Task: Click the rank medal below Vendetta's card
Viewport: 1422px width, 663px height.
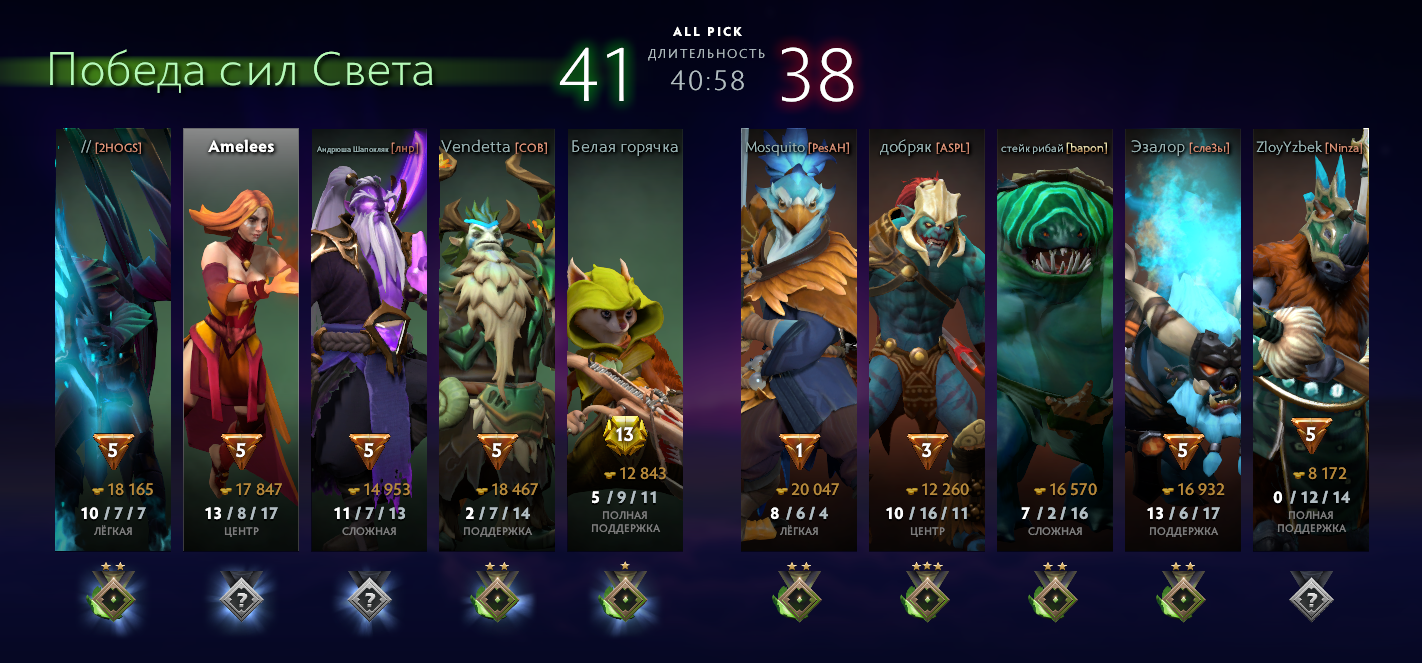Action: coord(497,599)
